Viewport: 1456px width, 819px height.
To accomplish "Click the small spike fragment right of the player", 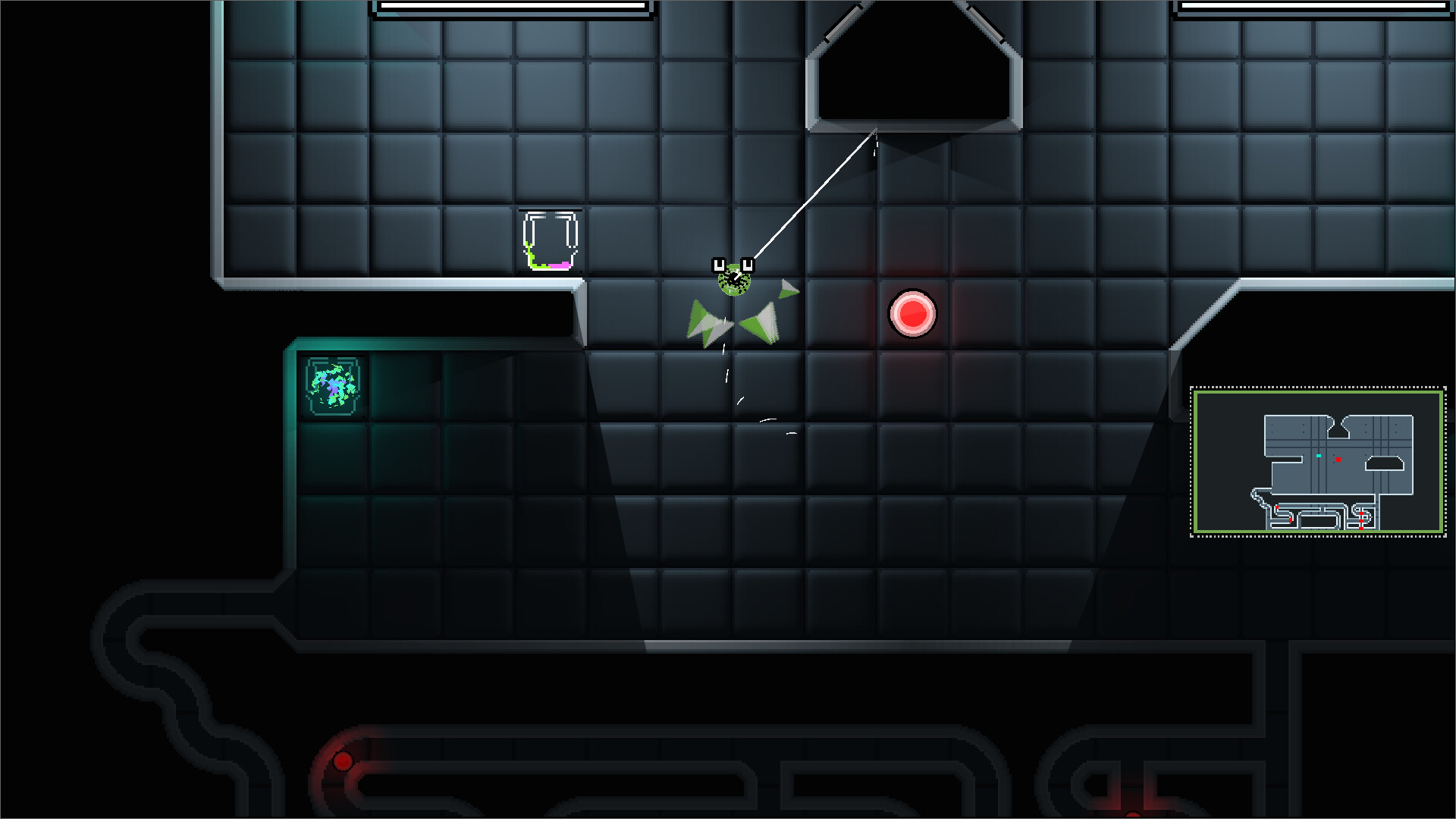I will point(789,288).
